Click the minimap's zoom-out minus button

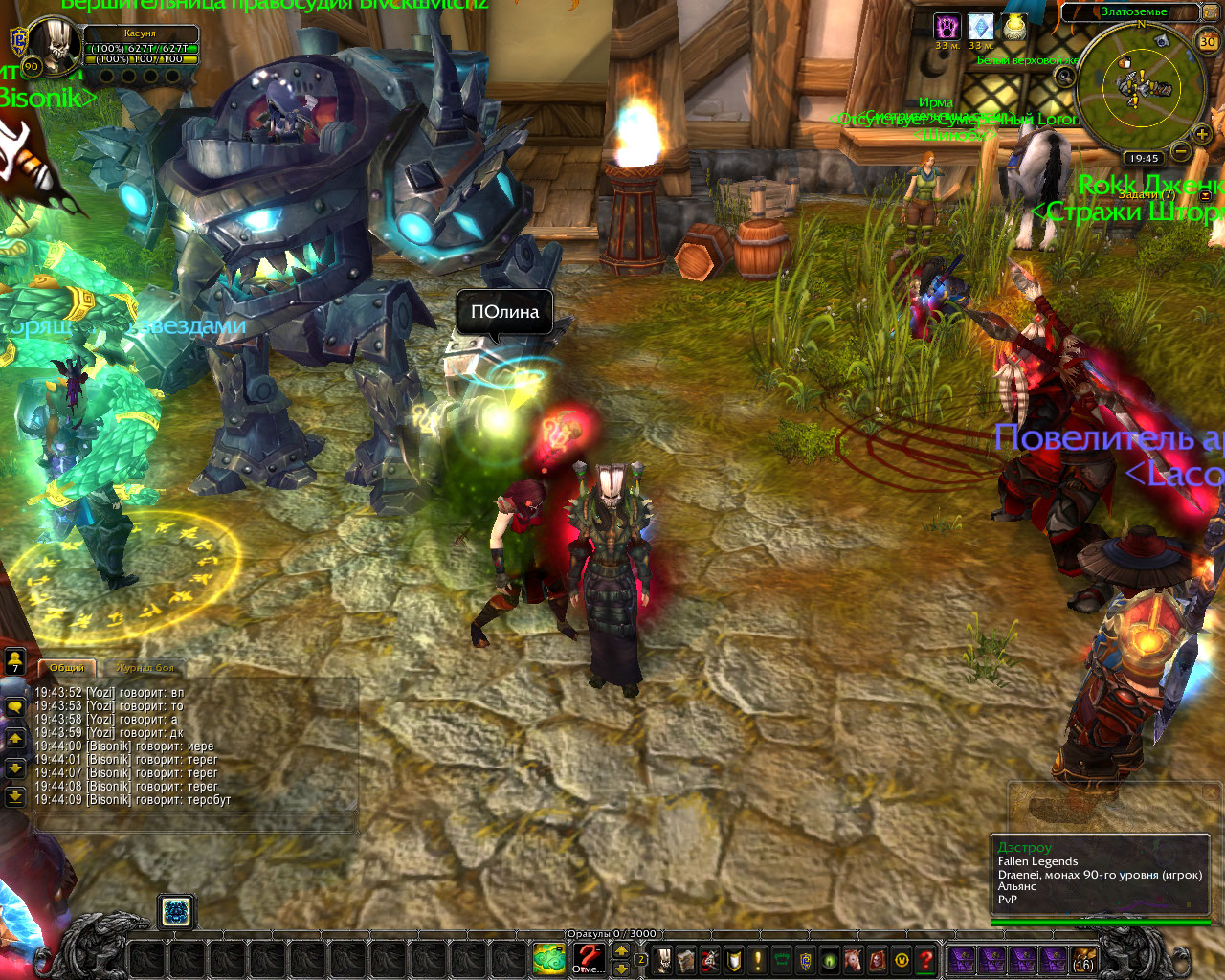1181,152
